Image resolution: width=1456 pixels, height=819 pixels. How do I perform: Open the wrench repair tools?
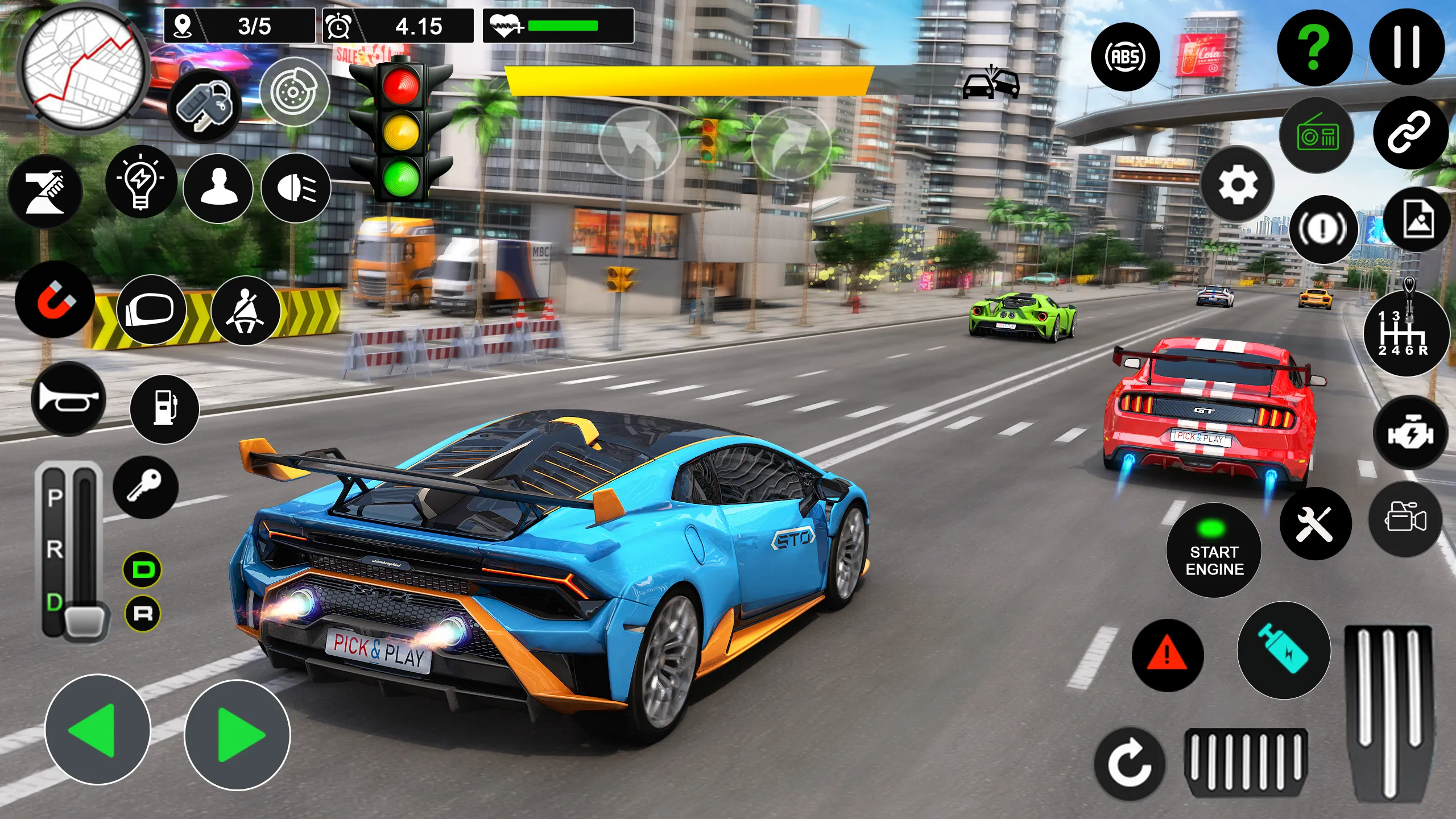1315,524
